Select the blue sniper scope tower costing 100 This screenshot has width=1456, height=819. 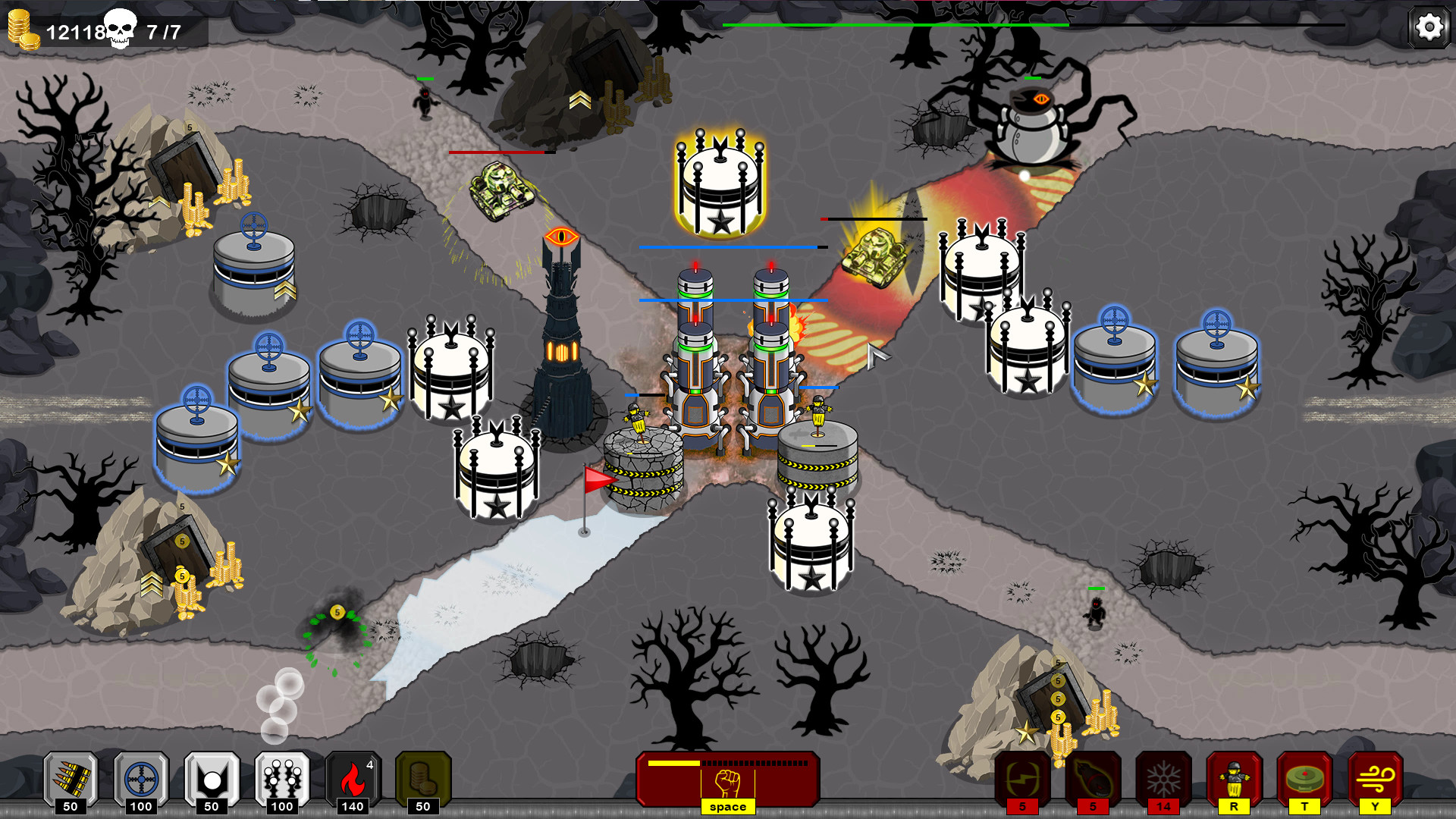click(x=140, y=777)
